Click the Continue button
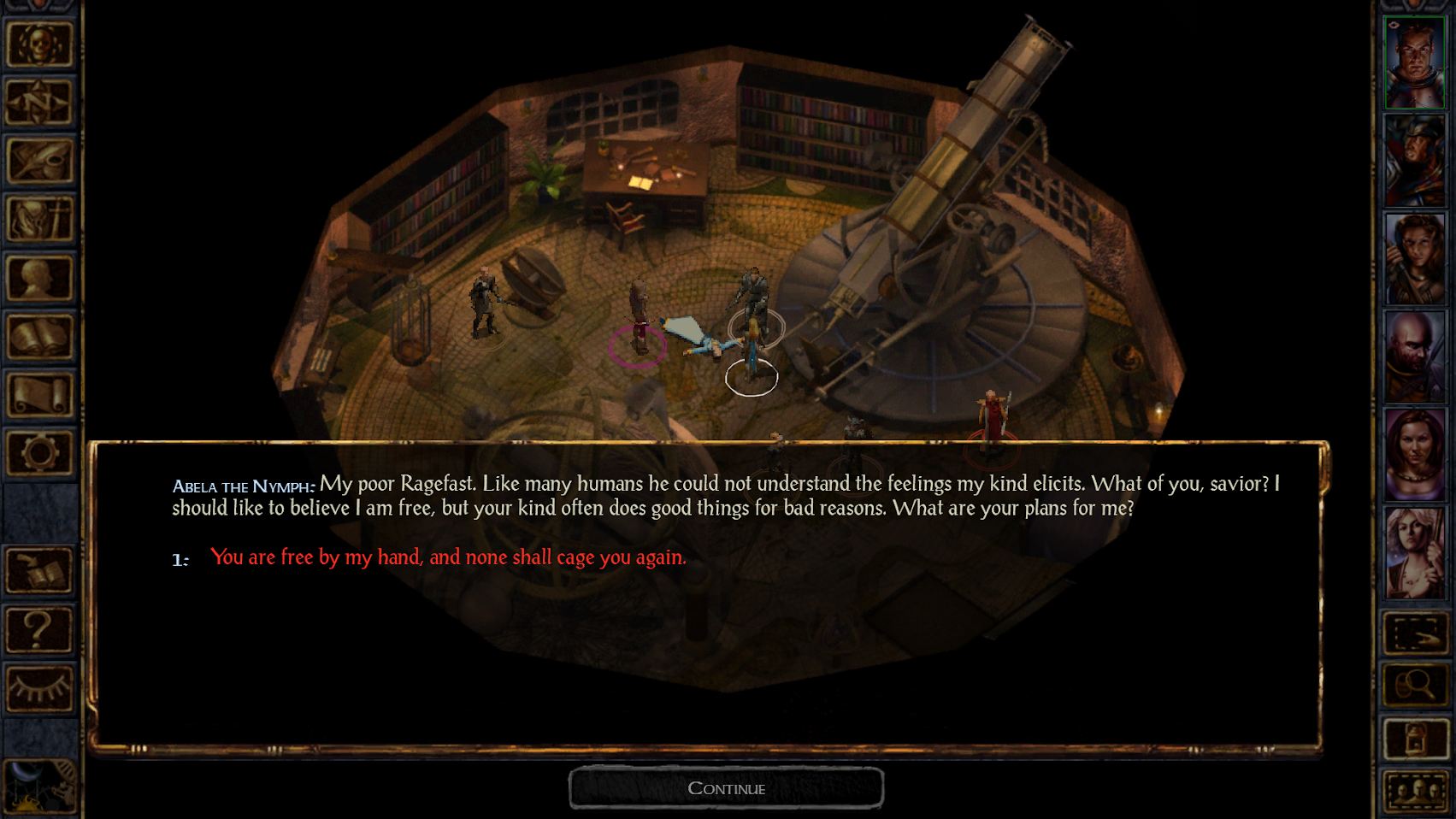The width and height of the screenshot is (1456, 819). click(x=726, y=787)
